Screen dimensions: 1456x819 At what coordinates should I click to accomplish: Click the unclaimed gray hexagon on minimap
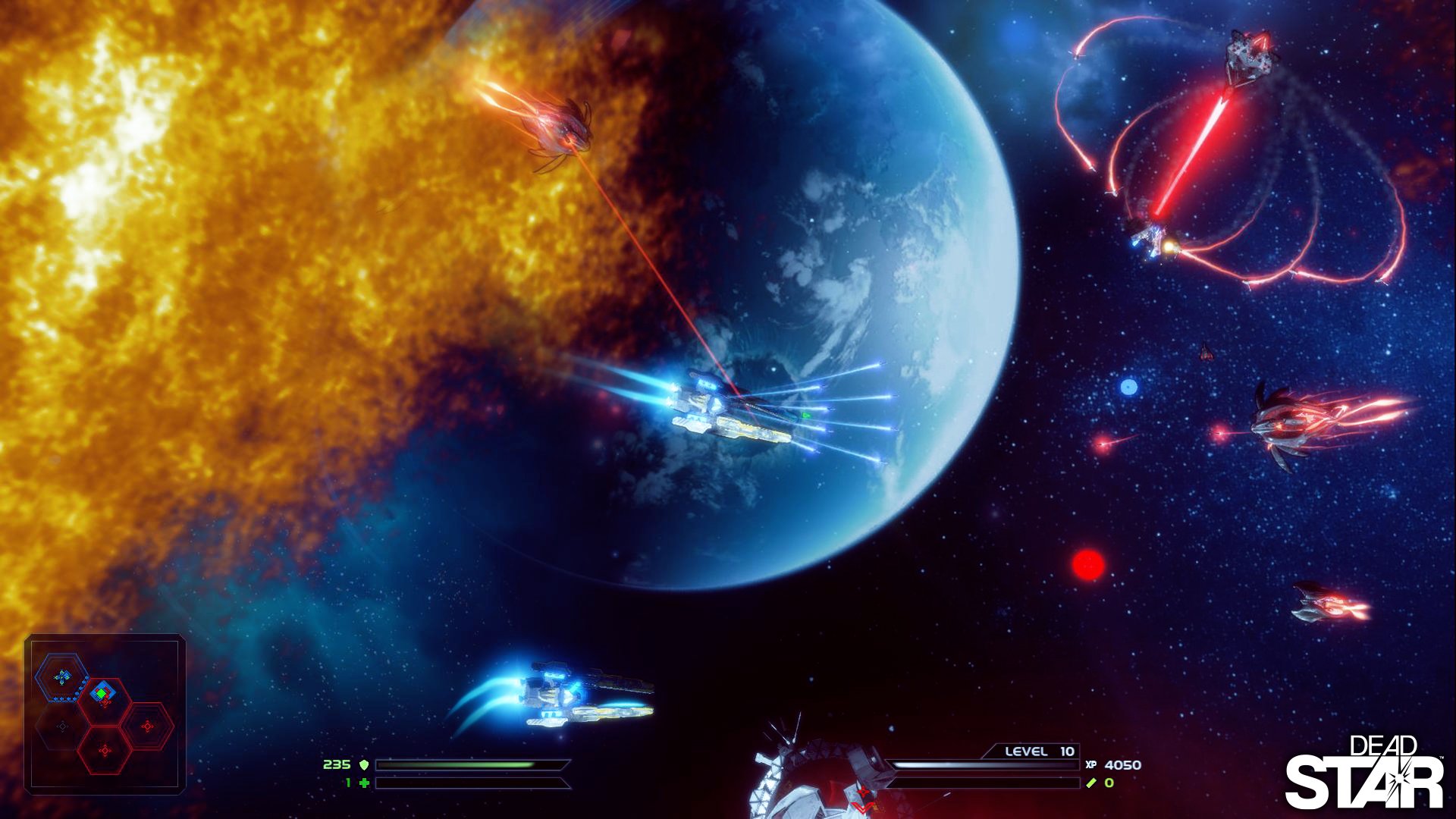61,726
